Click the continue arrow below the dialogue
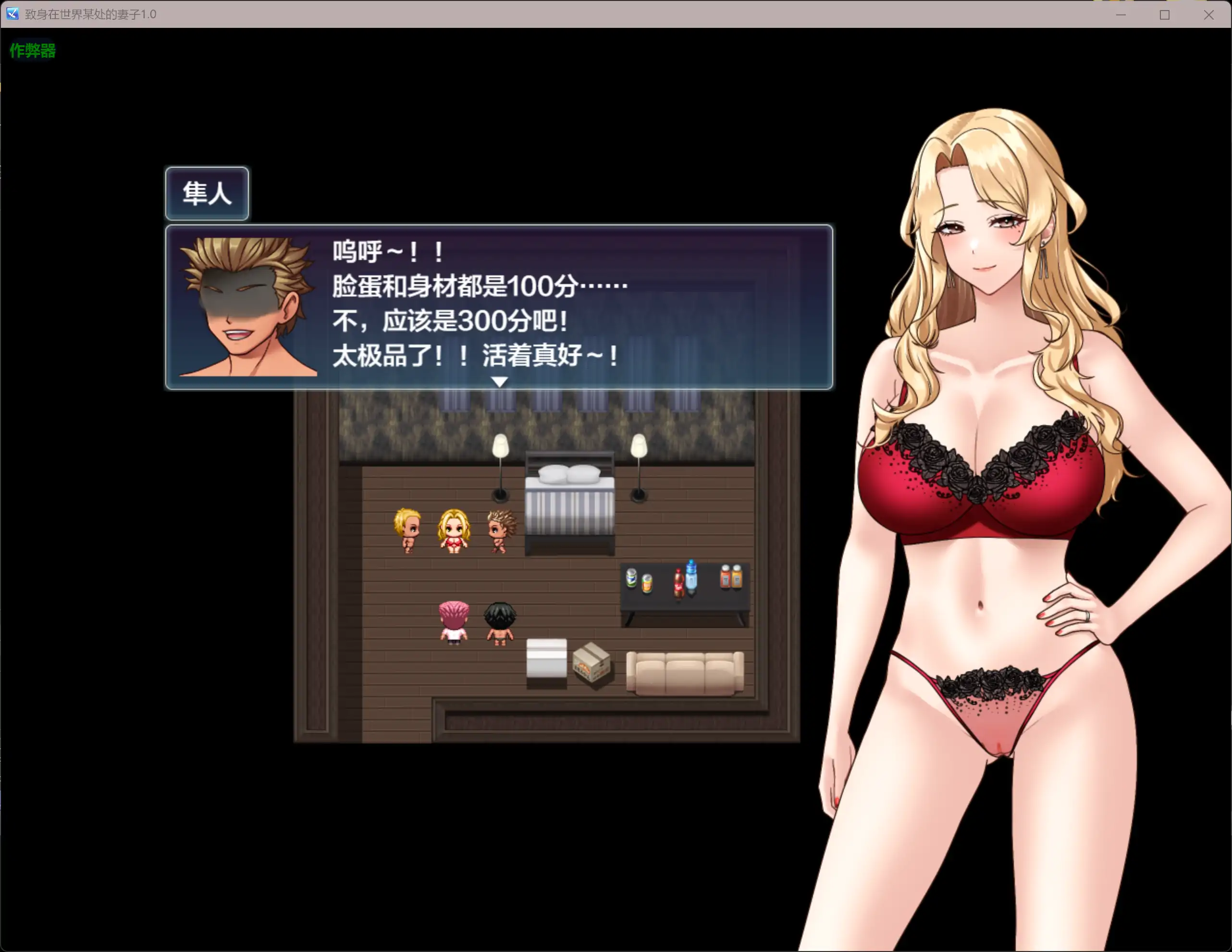 coord(499,382)
